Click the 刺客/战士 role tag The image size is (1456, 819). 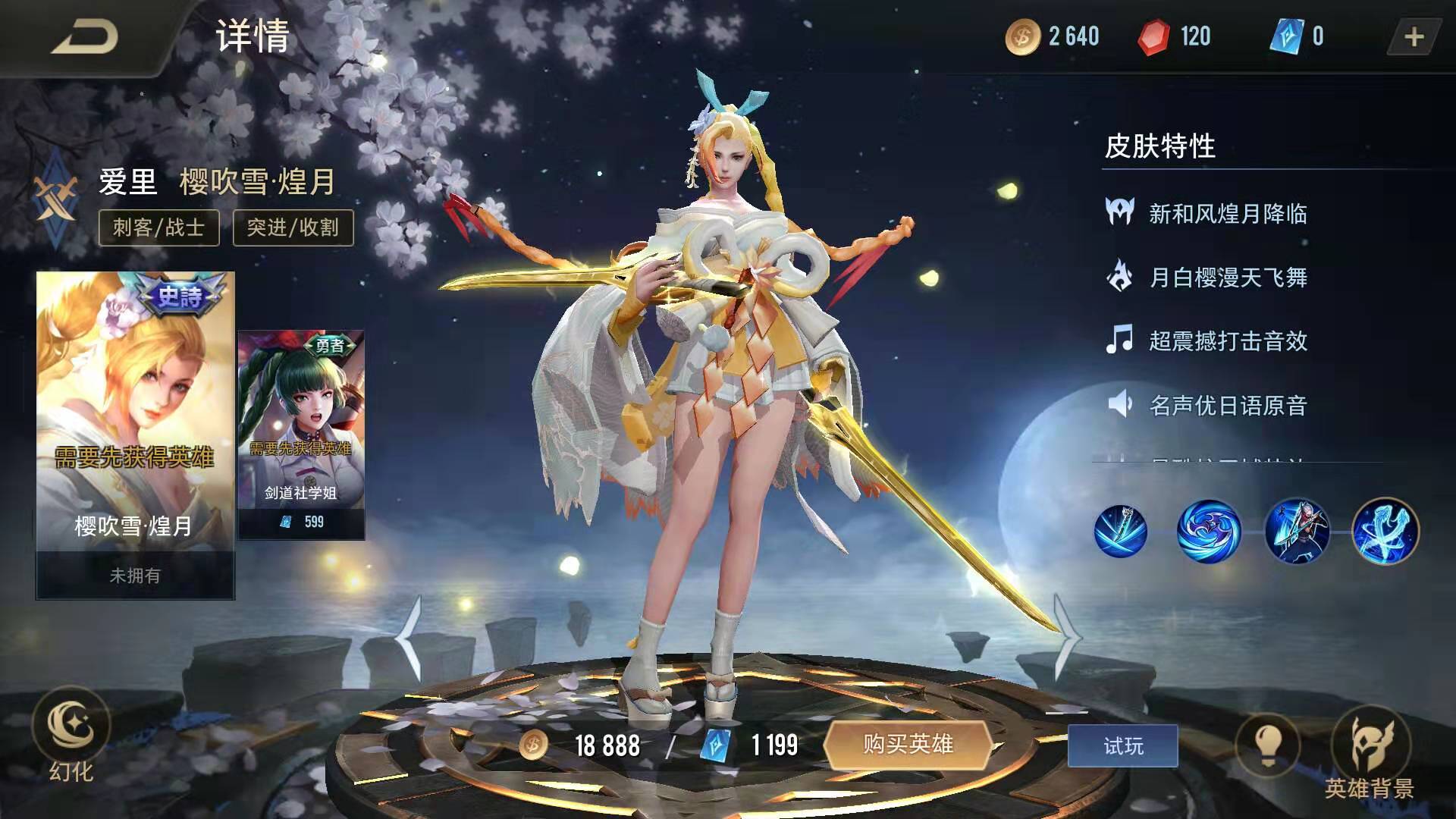coord(158,227)
